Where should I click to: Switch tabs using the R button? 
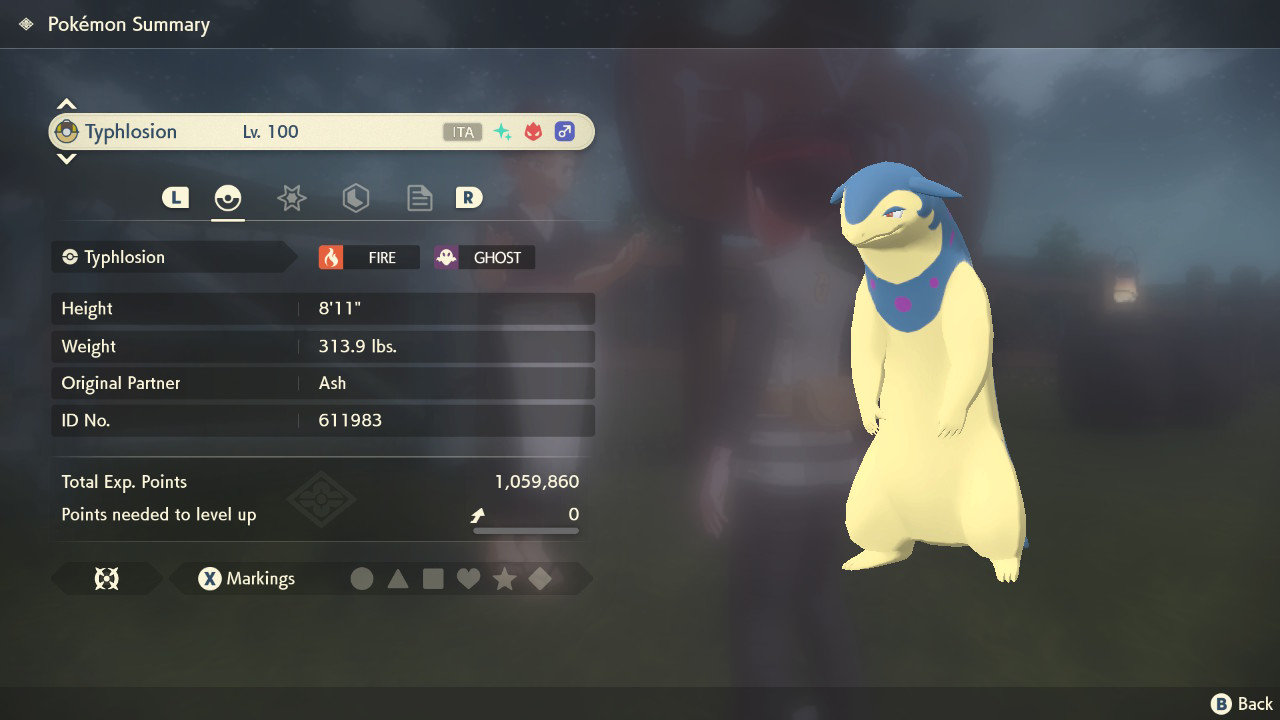pyautogui.click(x=468, y=197)
